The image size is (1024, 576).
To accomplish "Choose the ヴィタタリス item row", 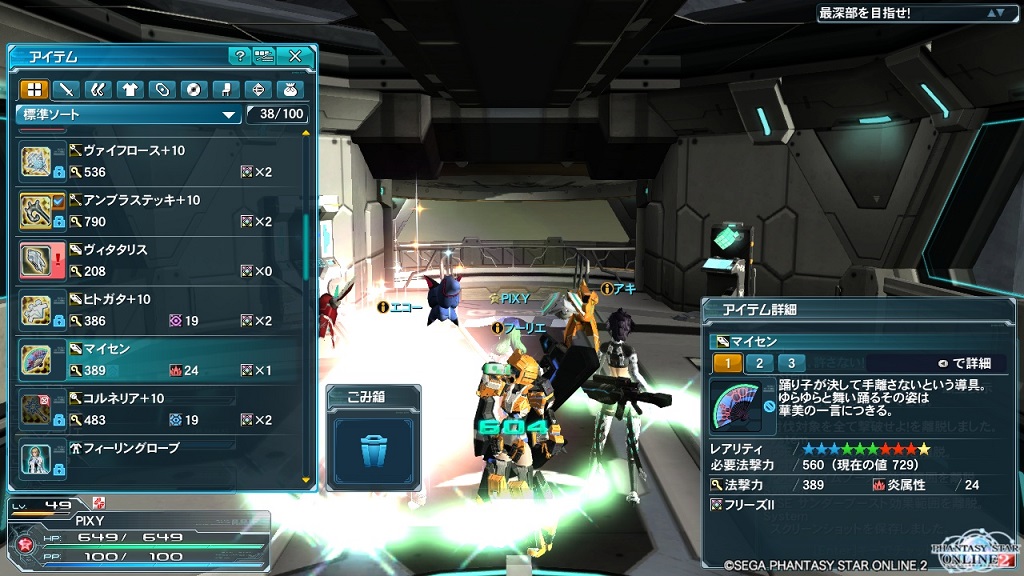I will [160, 260].
